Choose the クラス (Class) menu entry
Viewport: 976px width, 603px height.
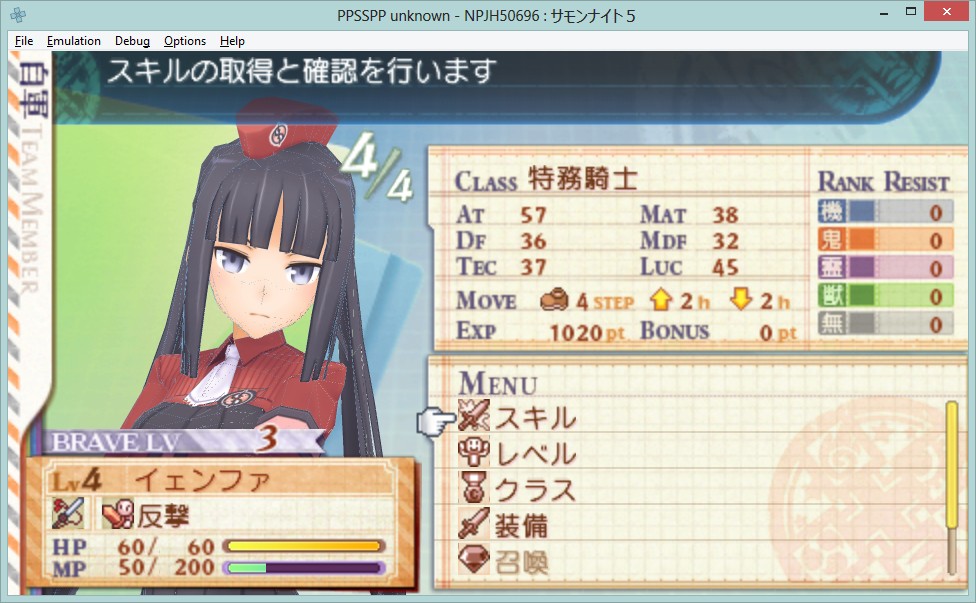pyautogui.click(x=534, y=490)
